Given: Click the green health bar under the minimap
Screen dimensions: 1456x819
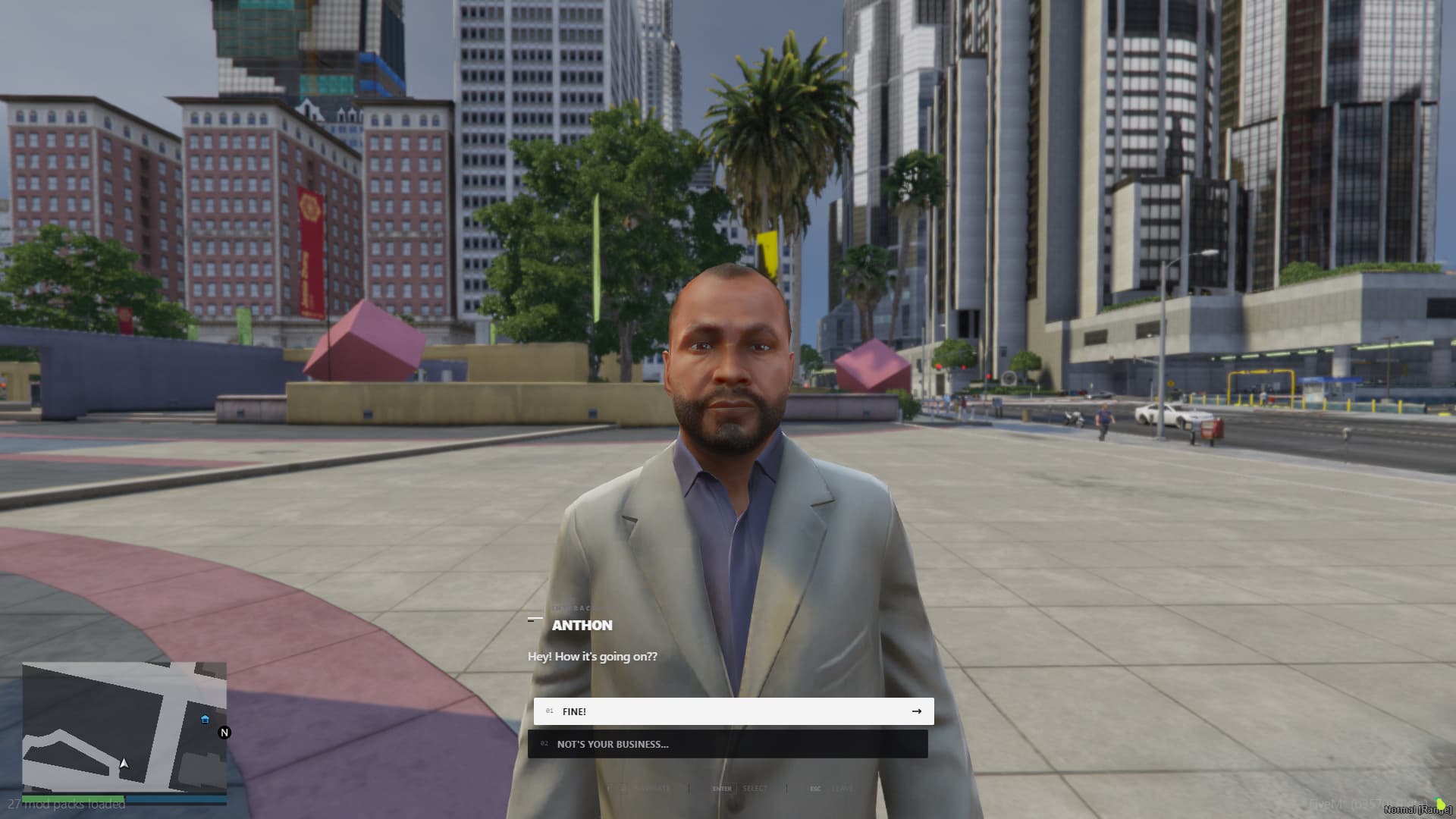Looking at the screenshot, I should (x=72, y=798).
